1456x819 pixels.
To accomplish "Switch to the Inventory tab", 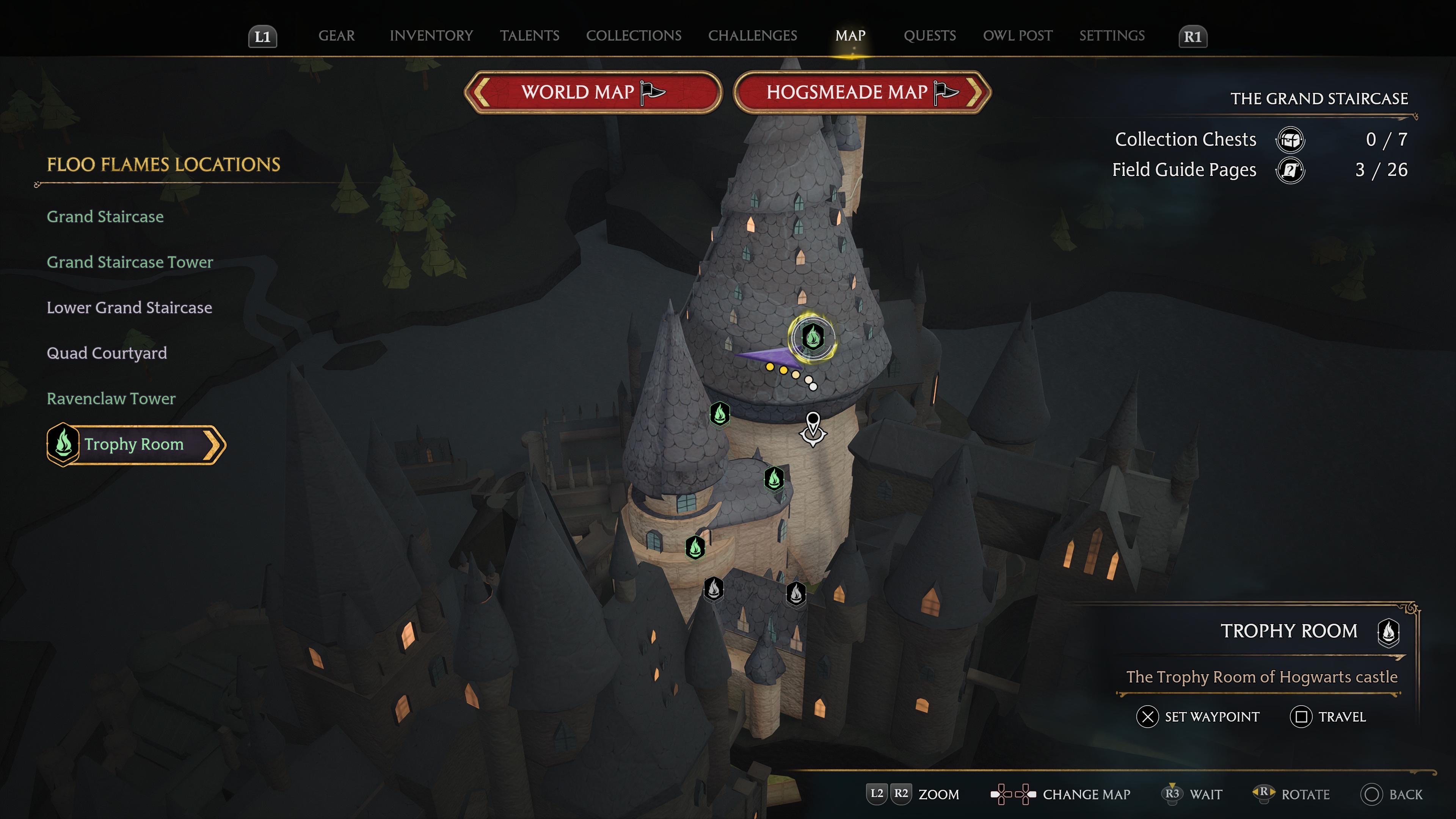I will pos(431,36).
